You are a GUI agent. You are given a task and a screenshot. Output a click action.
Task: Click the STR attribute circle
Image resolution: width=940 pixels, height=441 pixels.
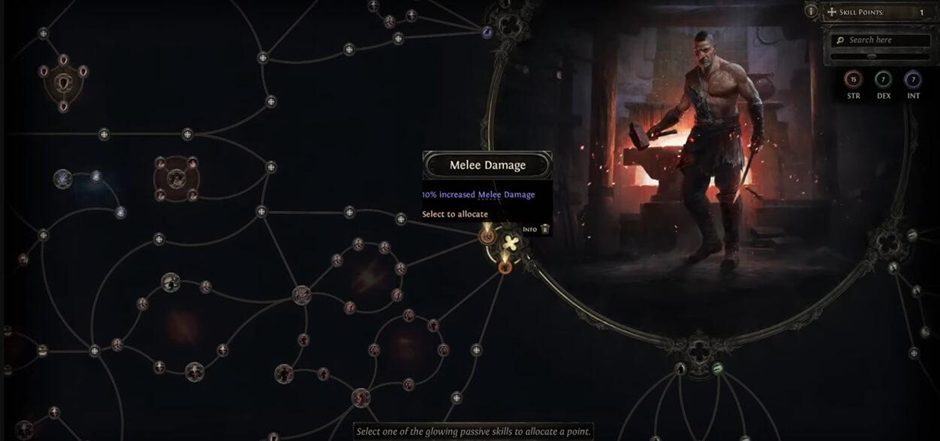pos(853,79)
